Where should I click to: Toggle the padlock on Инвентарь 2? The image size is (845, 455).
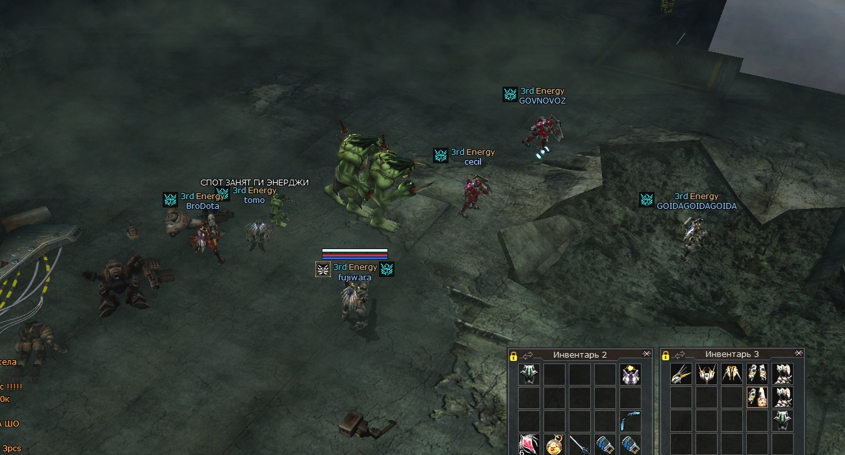click(514, 356)
